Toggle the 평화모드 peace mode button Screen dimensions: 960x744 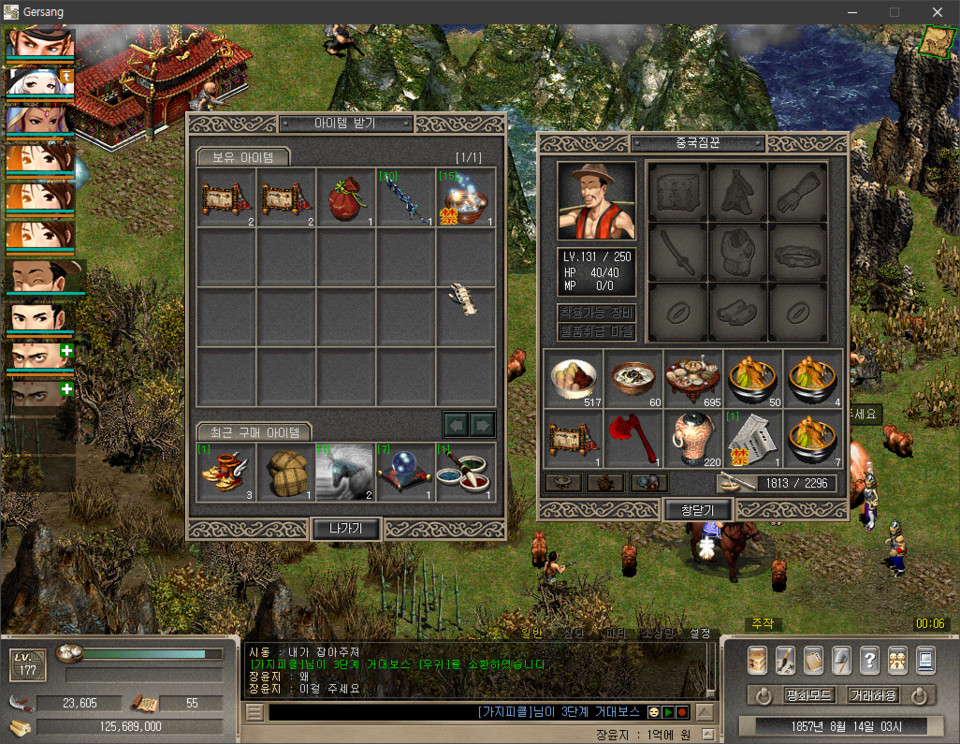803,695
